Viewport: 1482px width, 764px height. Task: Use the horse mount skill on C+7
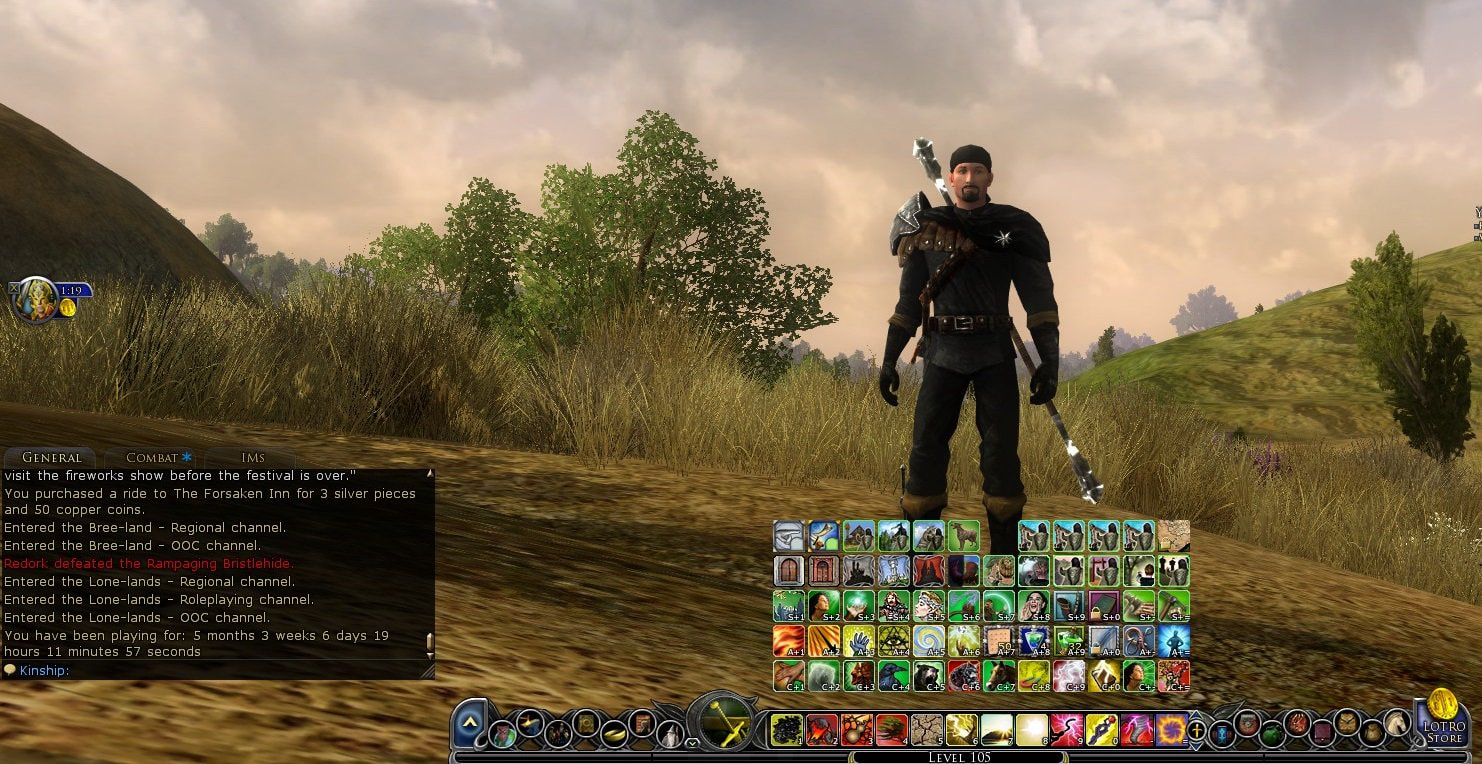tap(999, 675)
